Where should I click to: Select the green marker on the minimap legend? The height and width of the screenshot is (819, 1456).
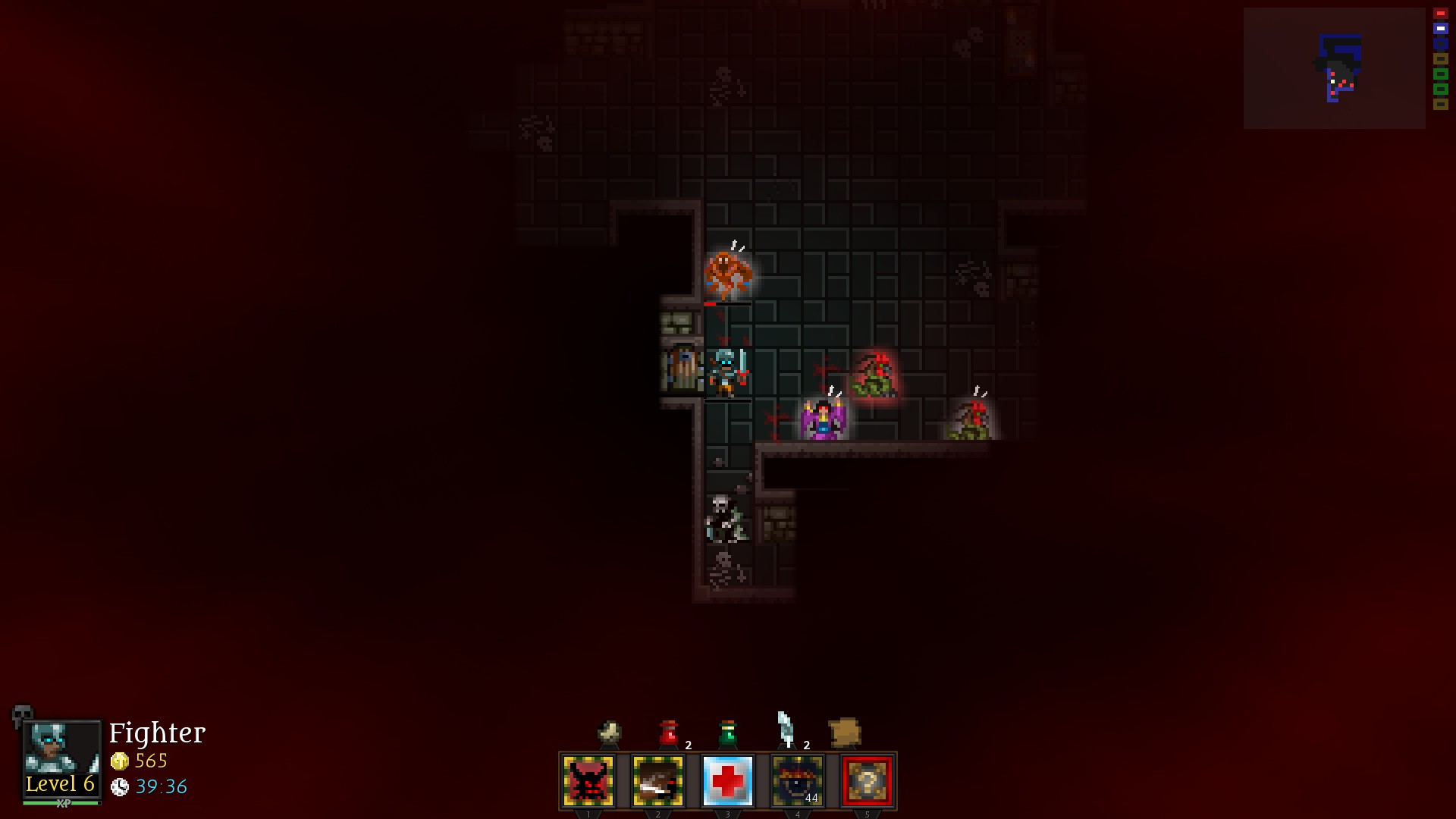(x=1440, y=72)
